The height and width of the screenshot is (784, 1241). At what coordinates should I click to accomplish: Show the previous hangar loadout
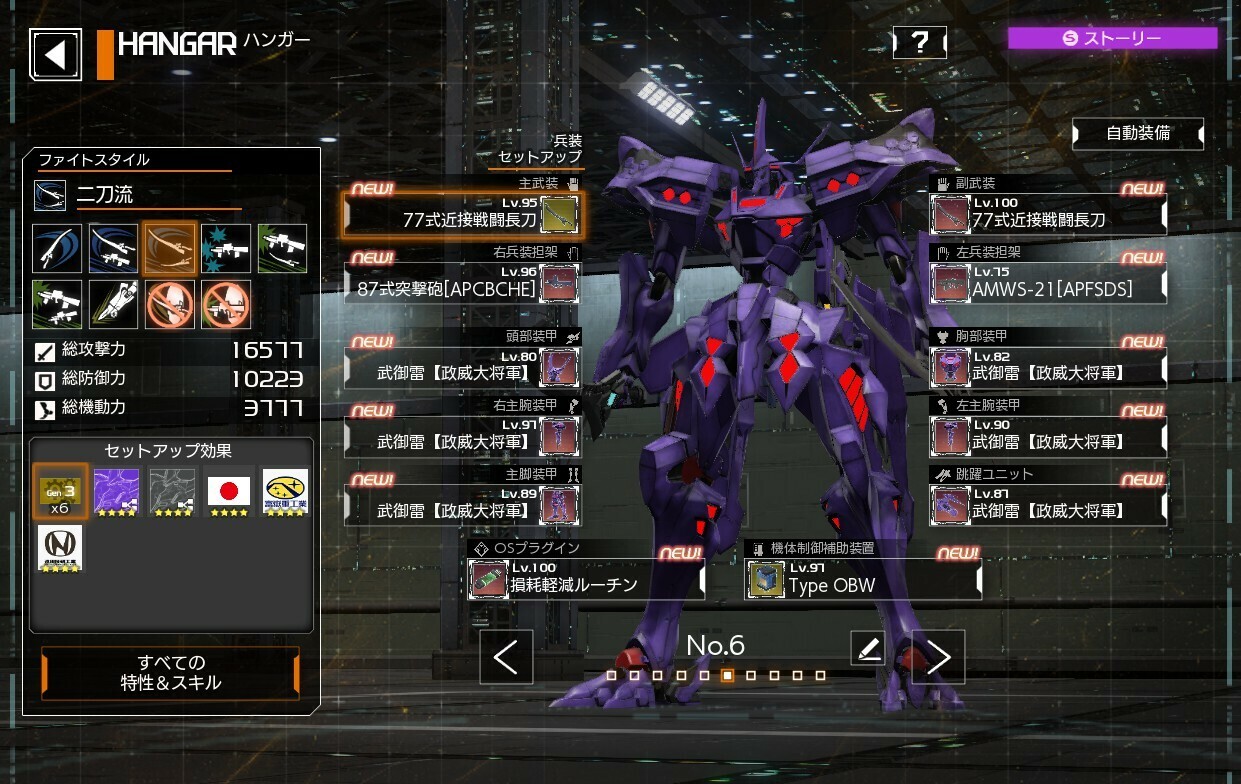coord(506,657)
